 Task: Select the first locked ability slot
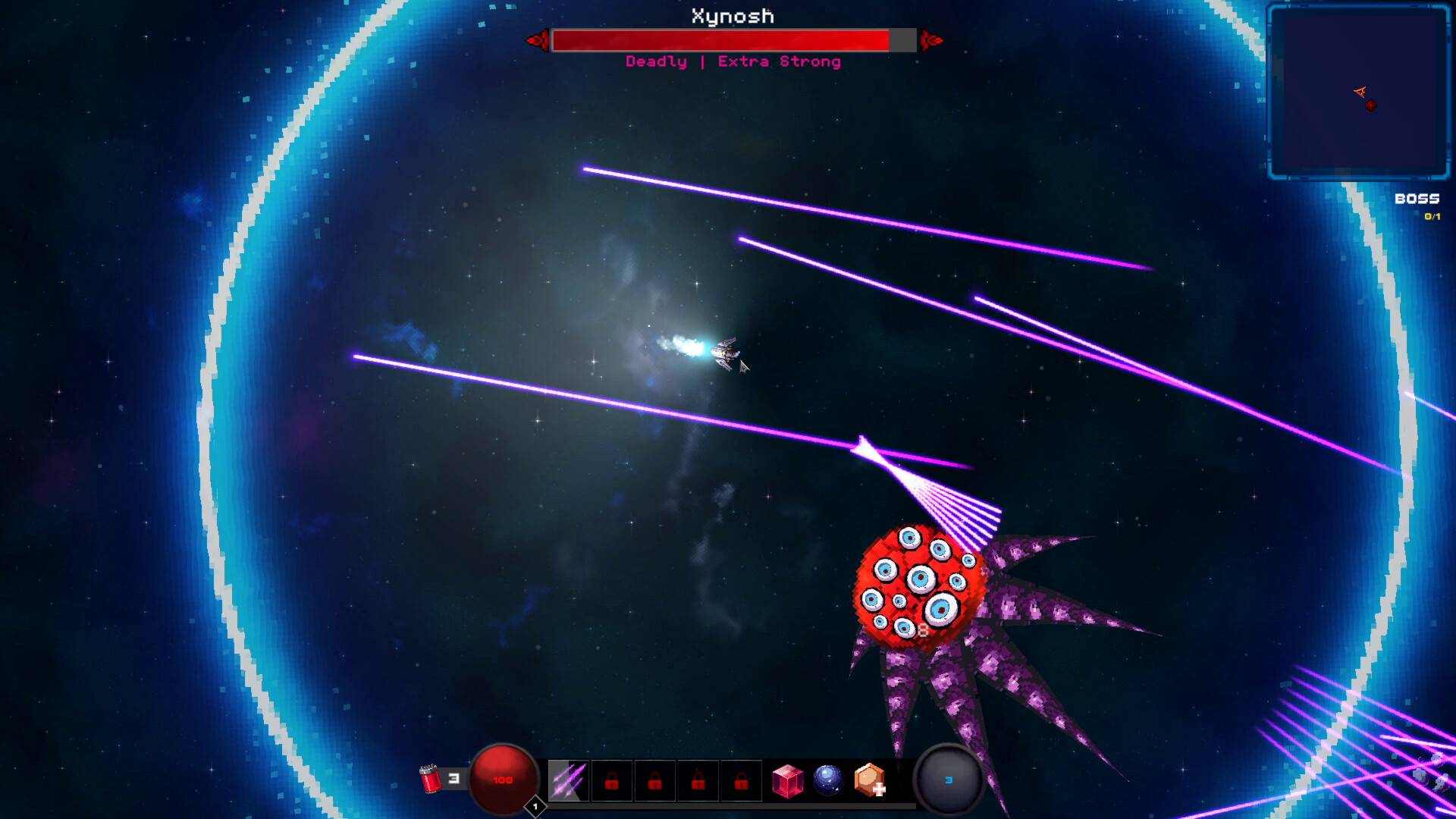611,780
